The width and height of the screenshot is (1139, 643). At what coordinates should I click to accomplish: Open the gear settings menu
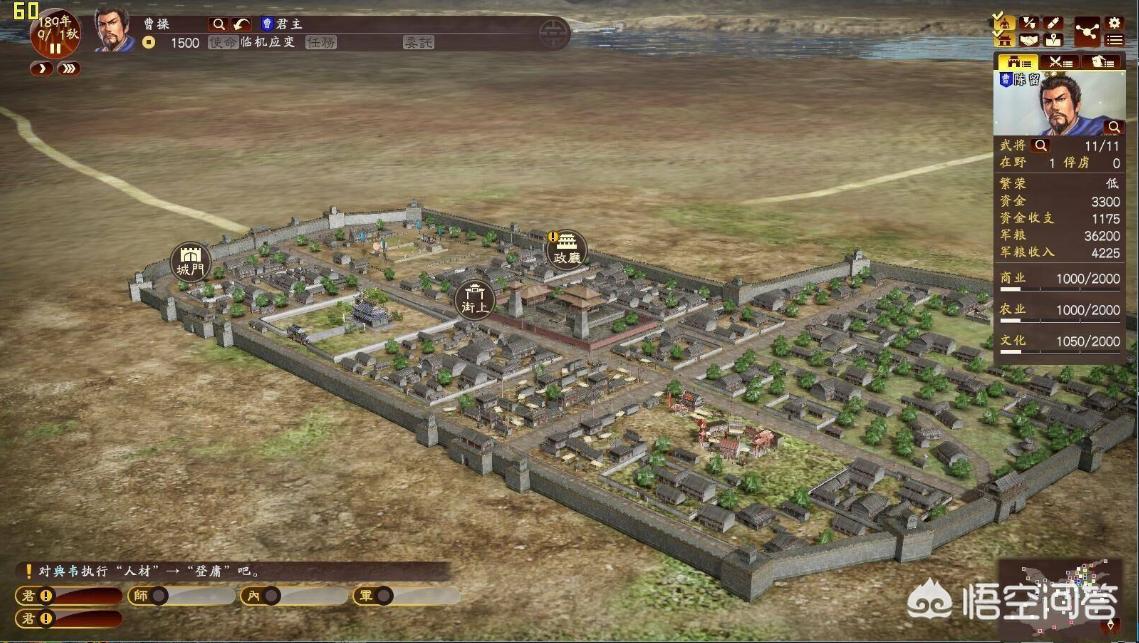coord(1114,22)
